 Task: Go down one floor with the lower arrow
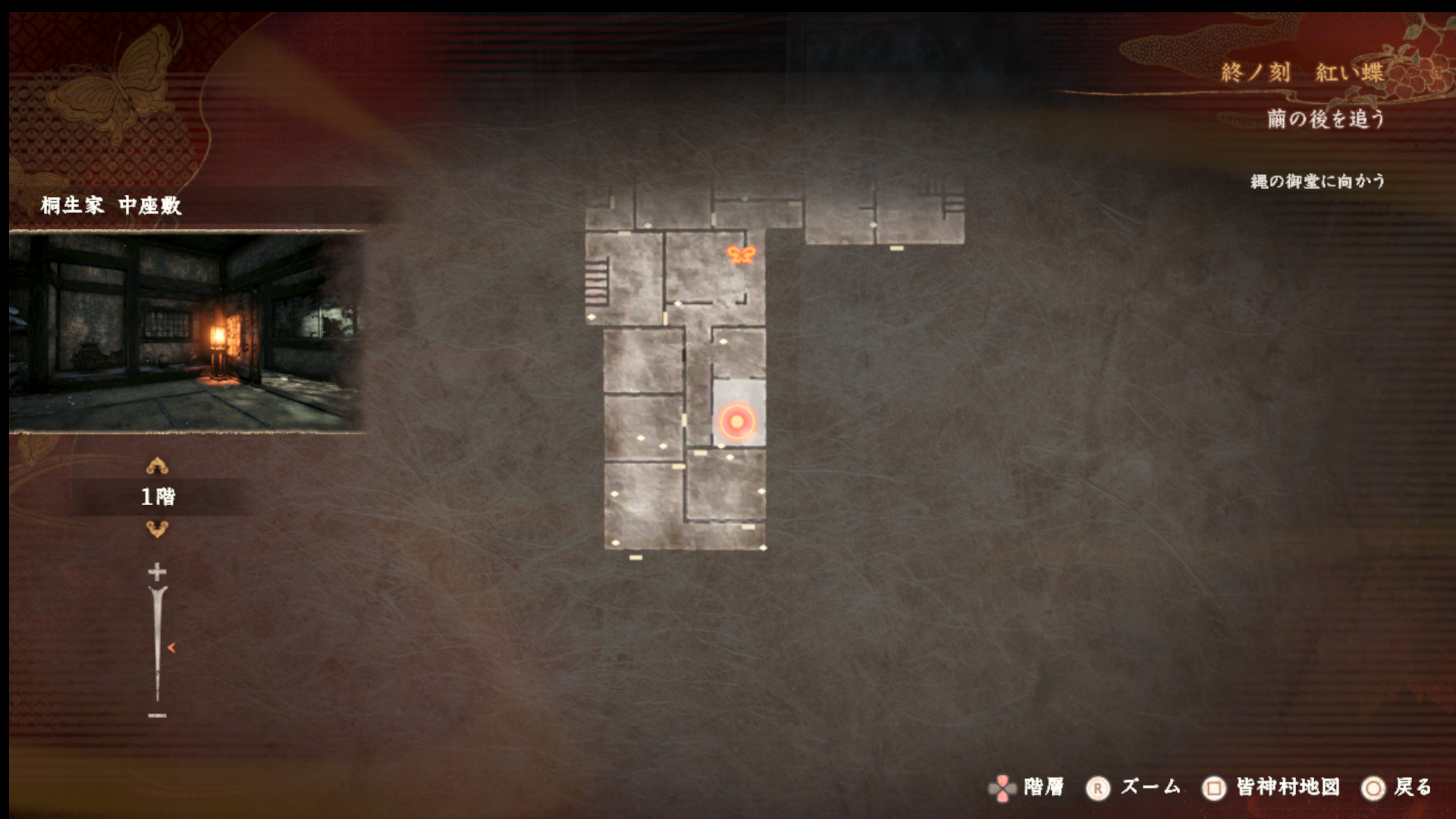point(157,529)
